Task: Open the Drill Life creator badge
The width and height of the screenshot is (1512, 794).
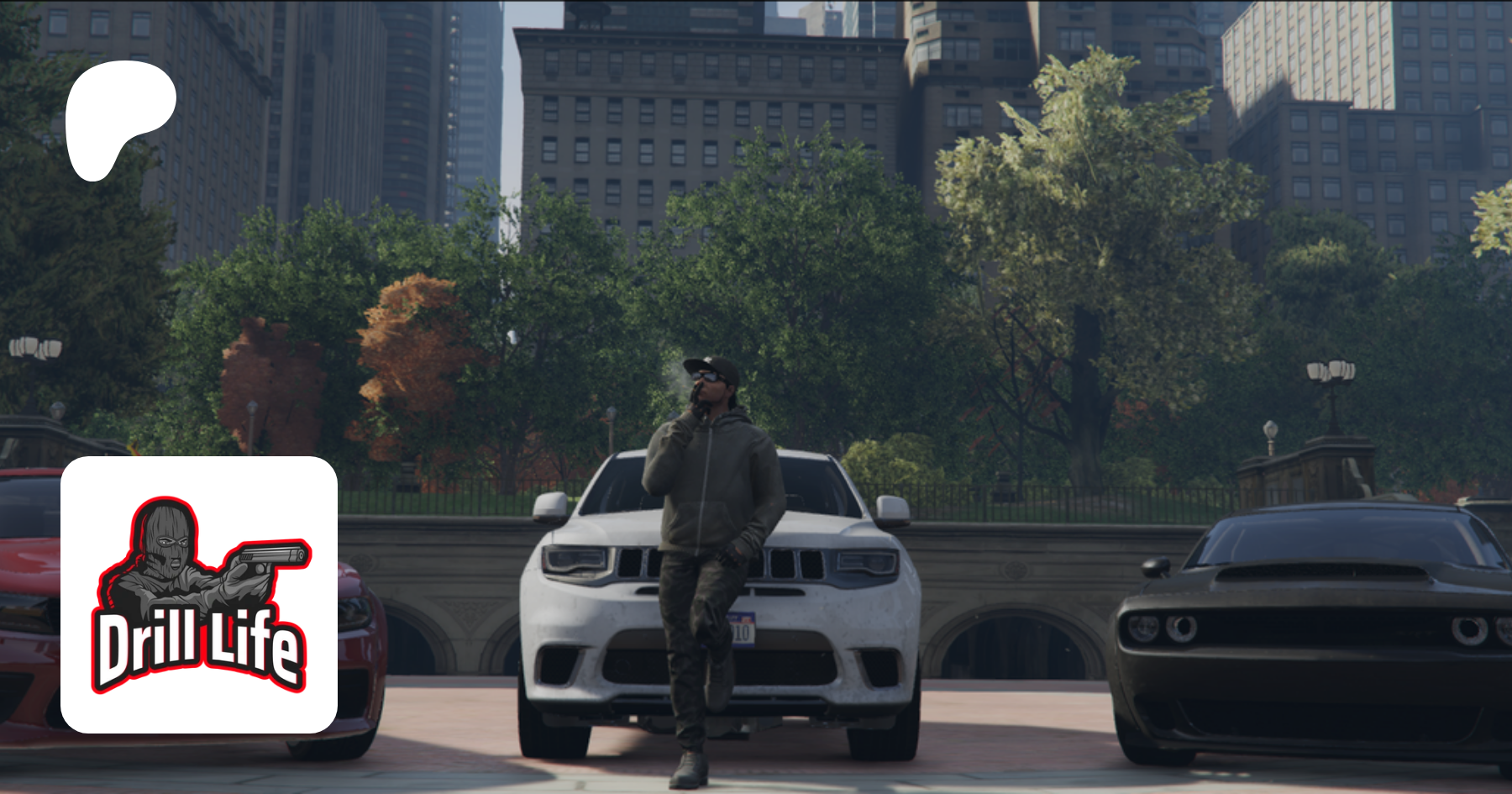Action: 199,594
